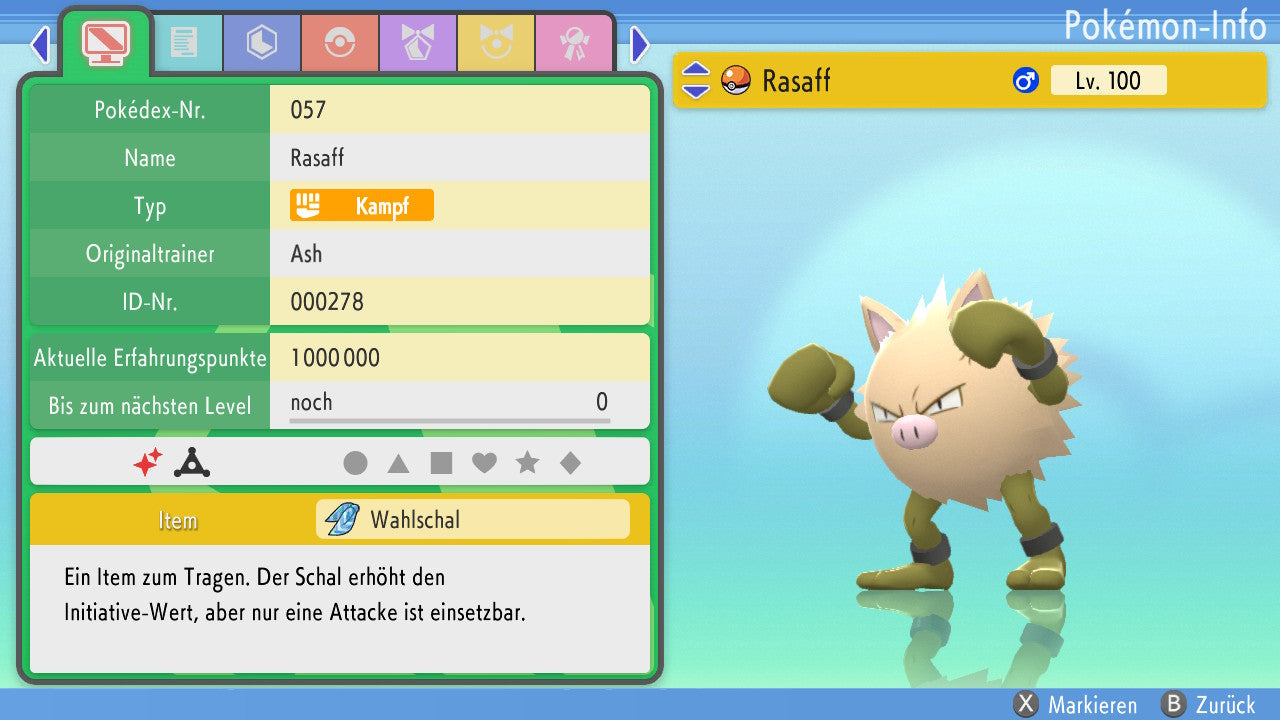Select the held item Wahlschal
Viewport: 1280px width, 720px height.
(x=473, y=520)
